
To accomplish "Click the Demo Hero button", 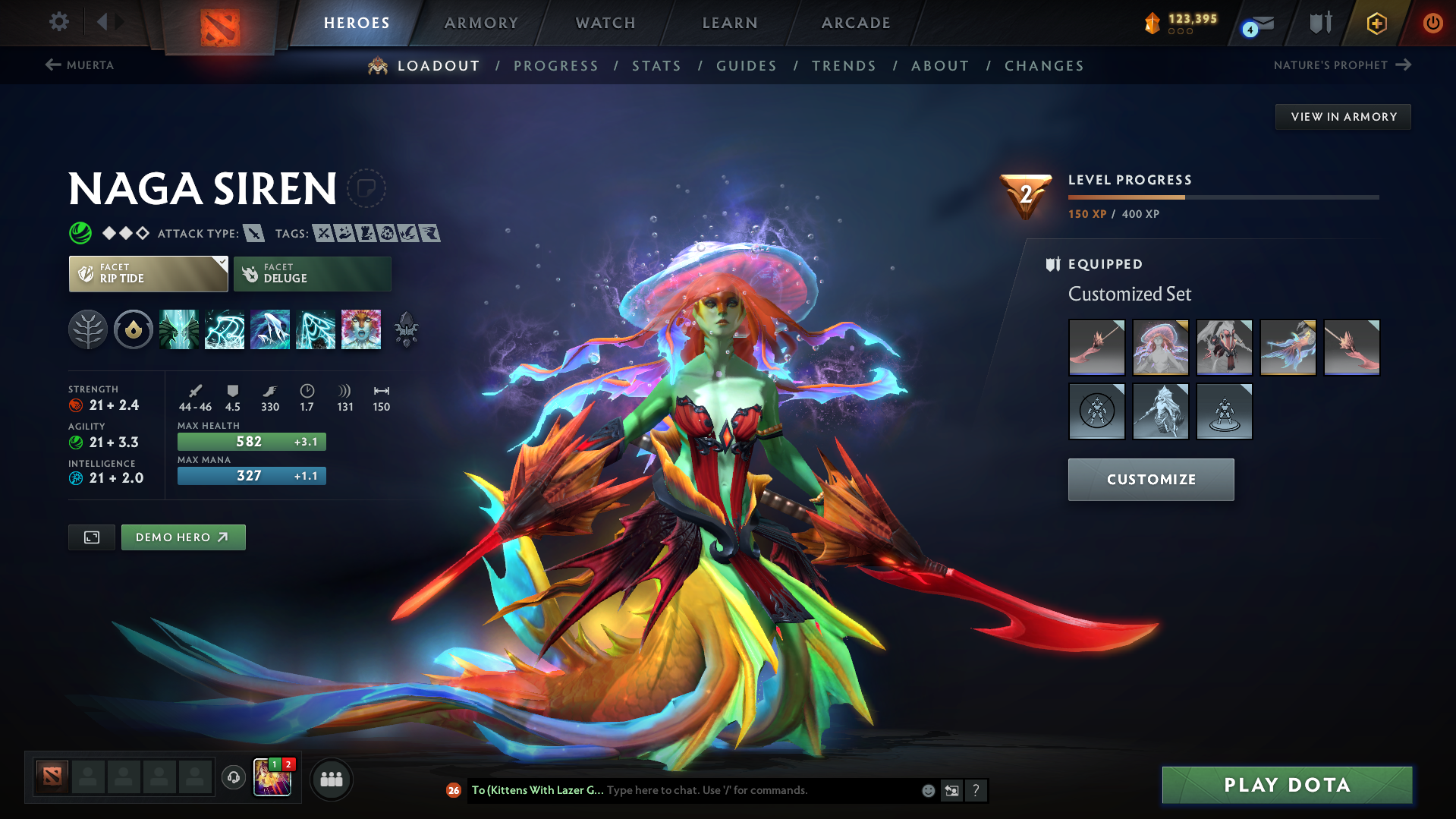I will coord(183,537).
